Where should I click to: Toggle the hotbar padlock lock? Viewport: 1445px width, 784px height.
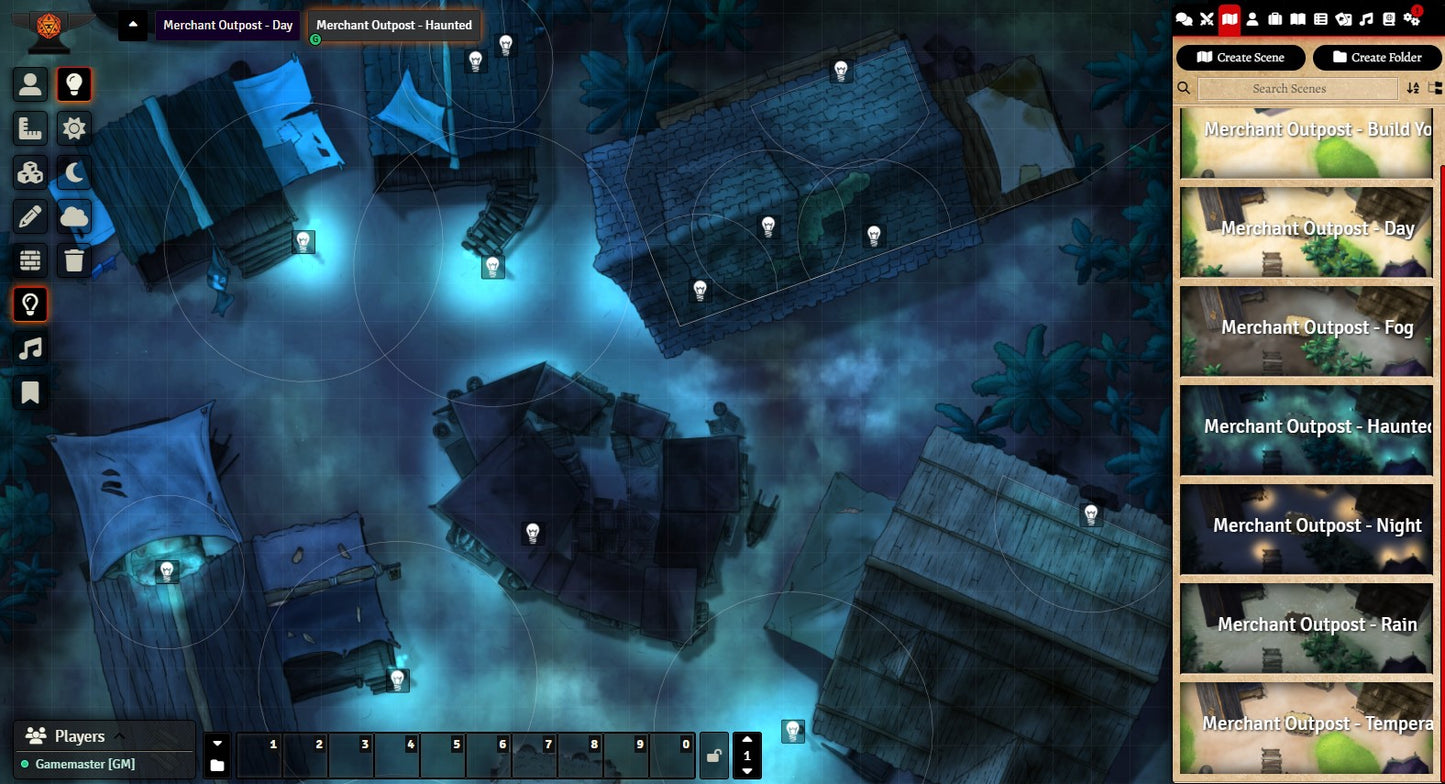coord(714,756)
